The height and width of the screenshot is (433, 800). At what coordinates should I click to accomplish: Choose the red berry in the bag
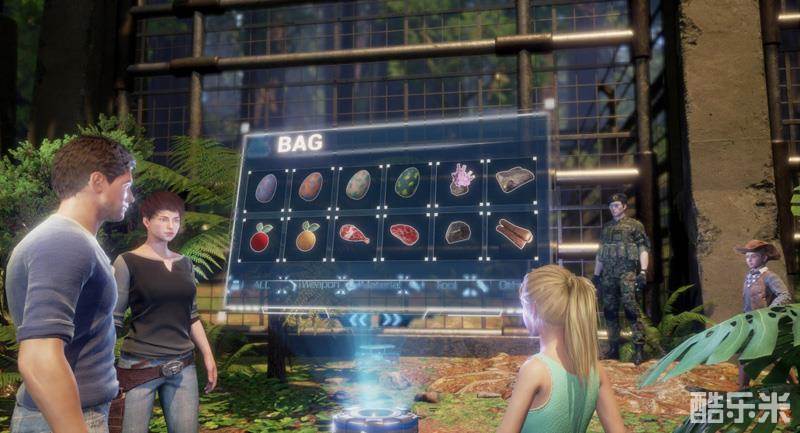coord(262,238)
